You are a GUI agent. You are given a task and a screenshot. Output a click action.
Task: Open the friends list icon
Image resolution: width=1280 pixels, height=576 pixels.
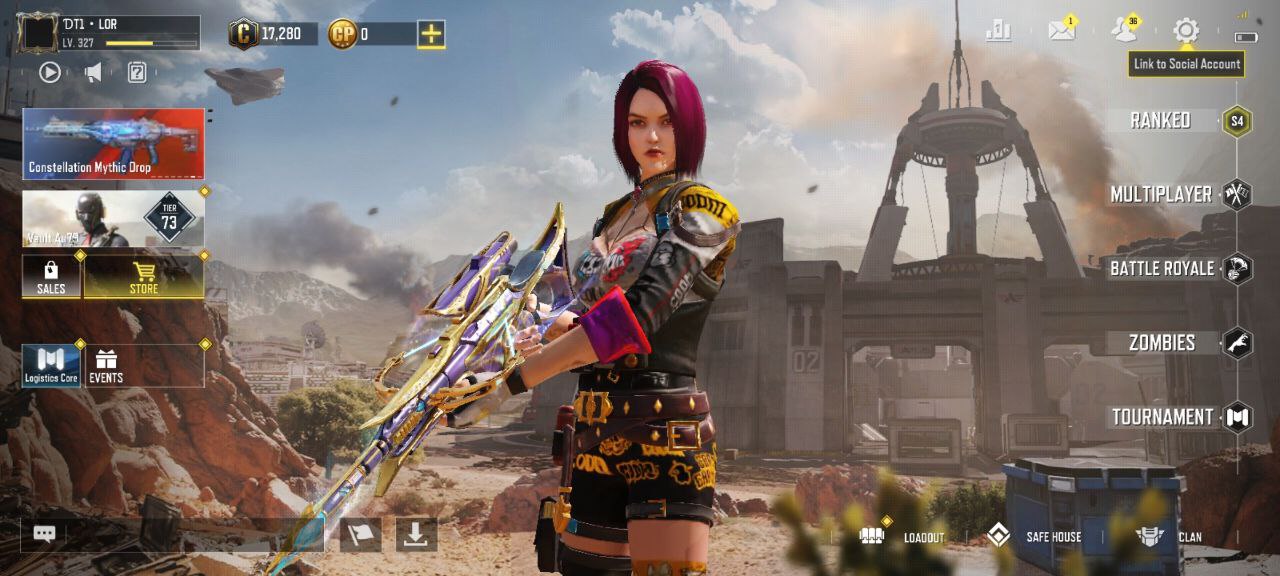(1124, 31)
